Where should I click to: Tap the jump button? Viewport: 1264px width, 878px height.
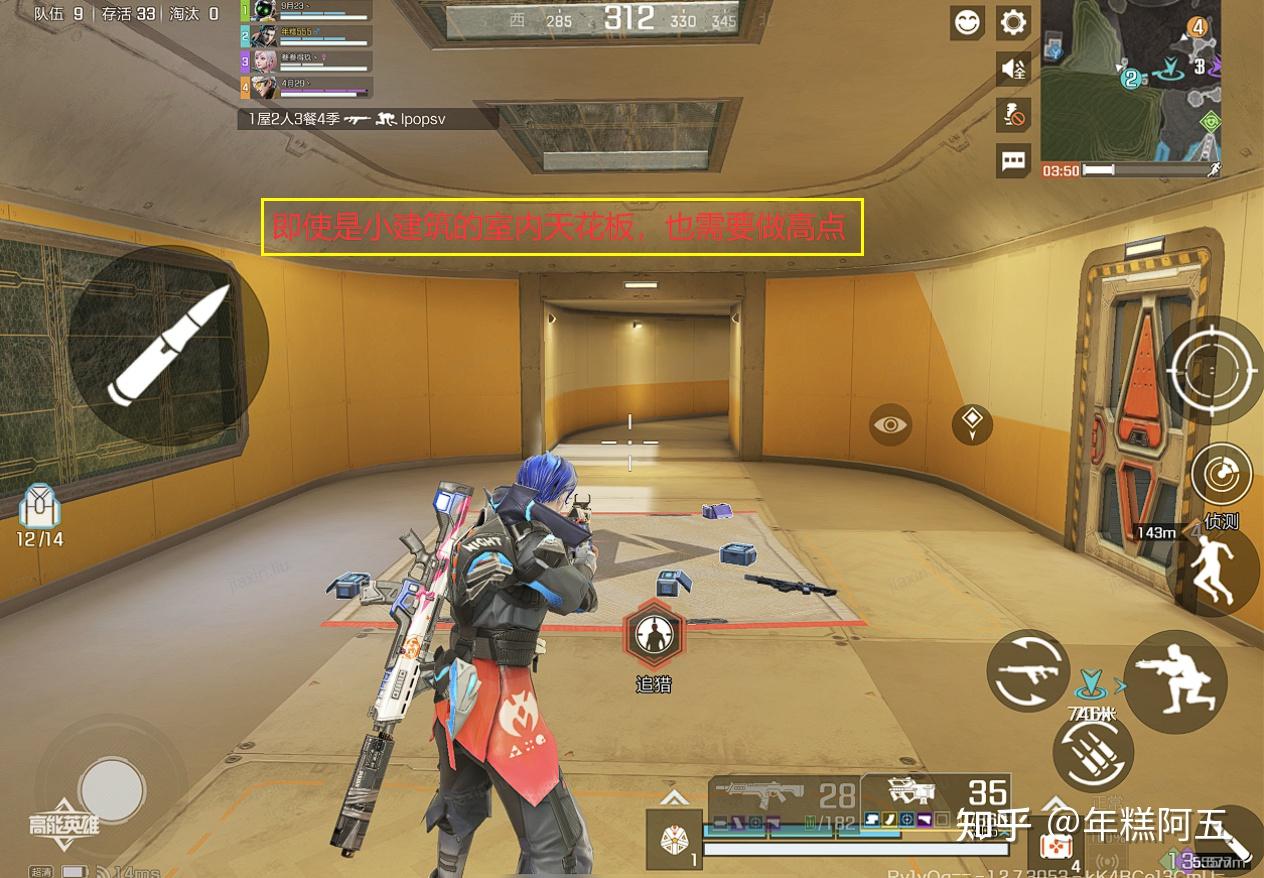tap(1216, 570)
